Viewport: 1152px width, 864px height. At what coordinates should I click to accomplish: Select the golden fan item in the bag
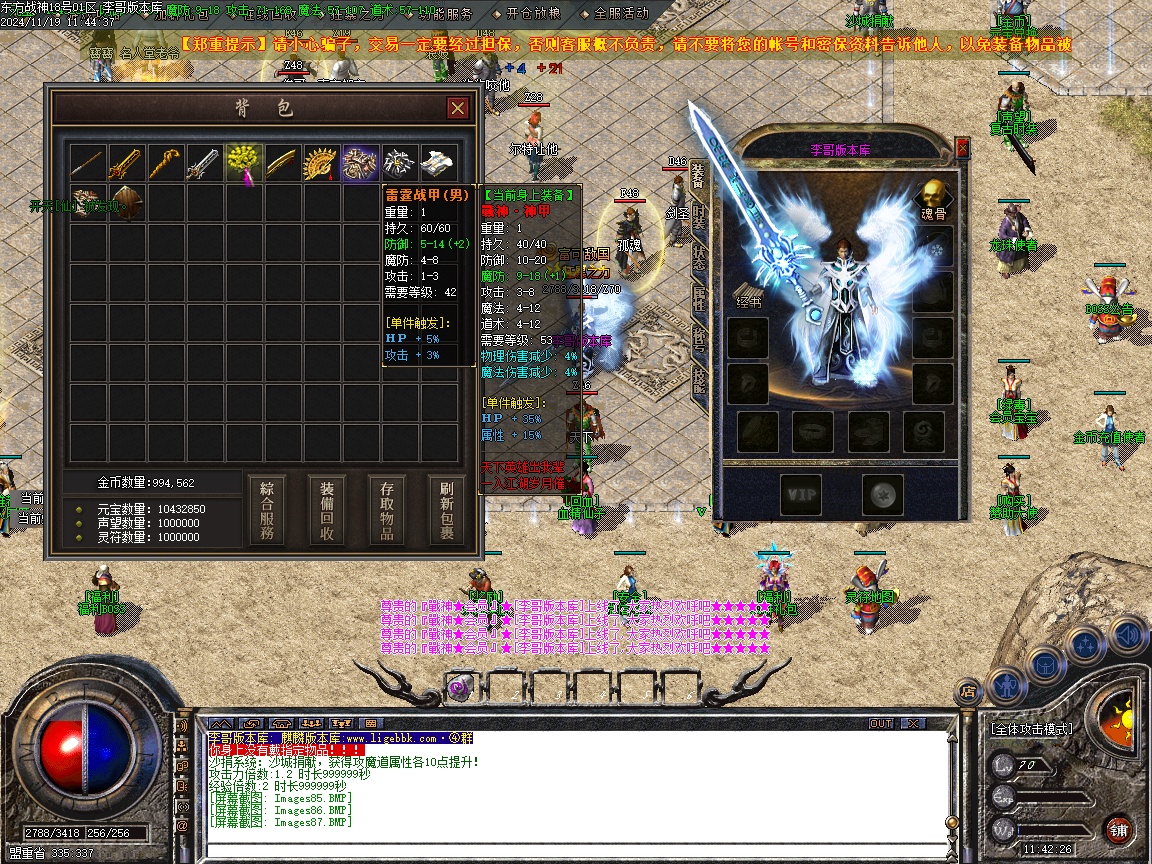(x=322, y=163)
